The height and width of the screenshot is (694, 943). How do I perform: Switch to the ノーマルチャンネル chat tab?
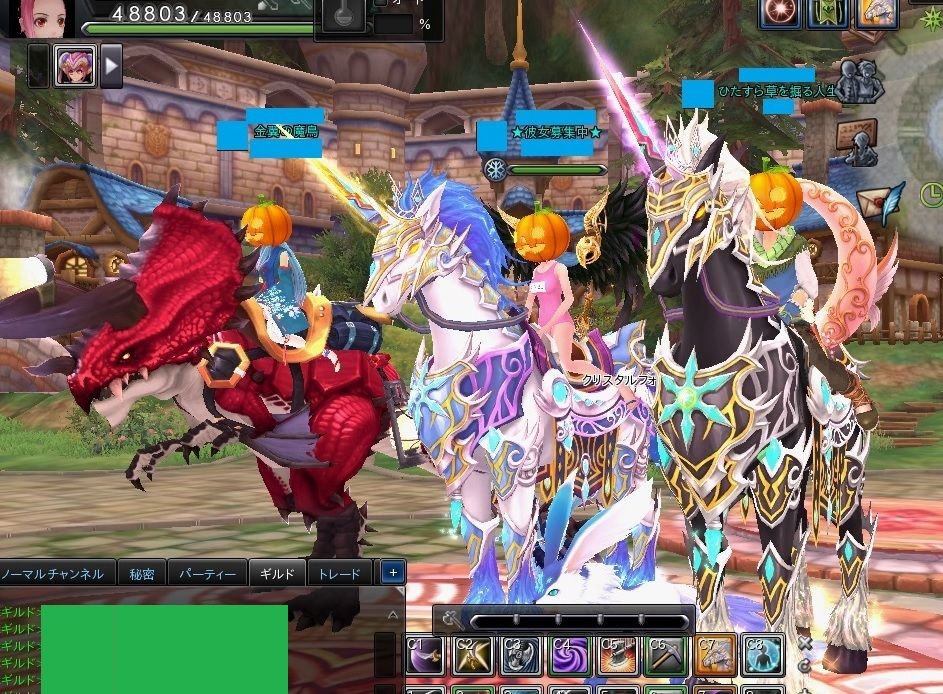point(53,574)
